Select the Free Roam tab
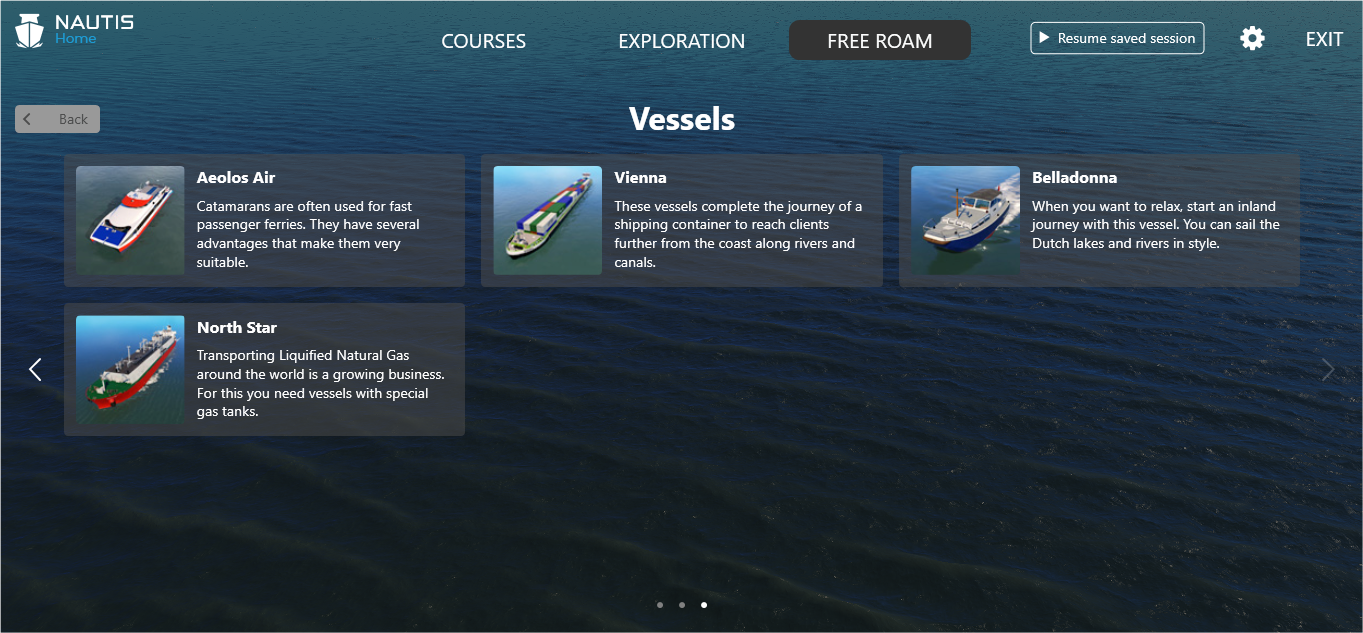The image size is (1363, 633). coord(879,41)
